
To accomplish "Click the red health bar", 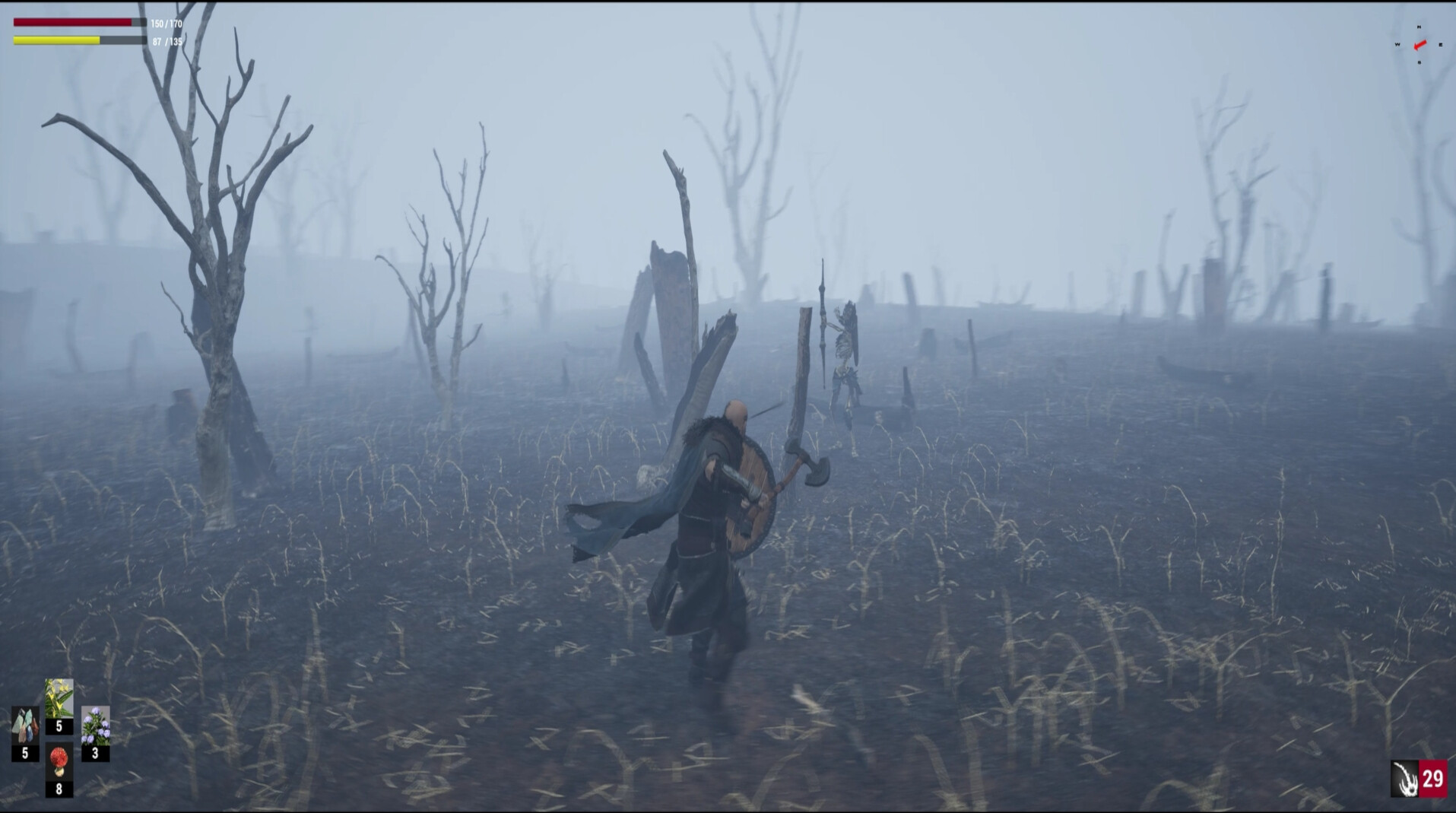I will tap(76, 23).
